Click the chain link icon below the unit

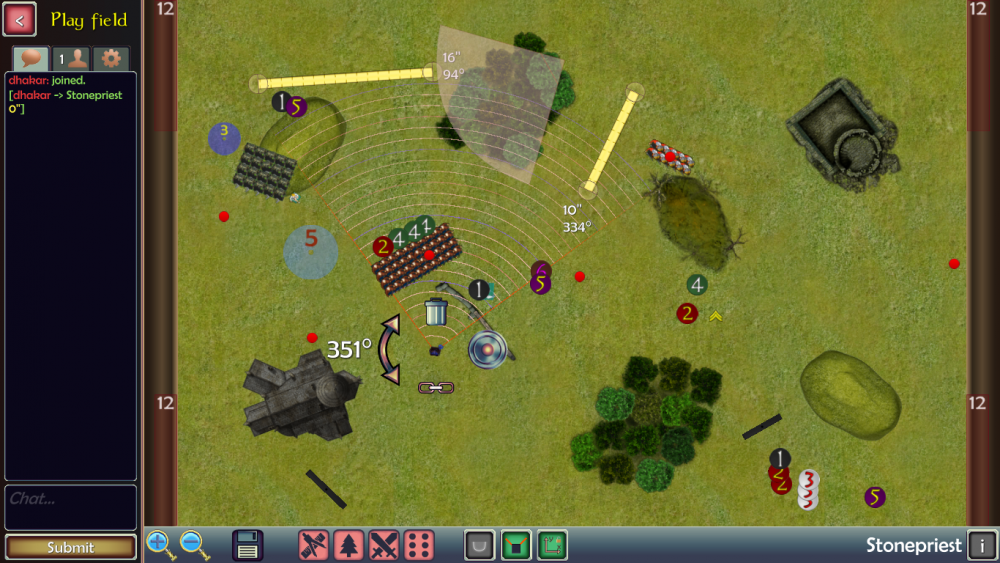[x=436, y=387]
